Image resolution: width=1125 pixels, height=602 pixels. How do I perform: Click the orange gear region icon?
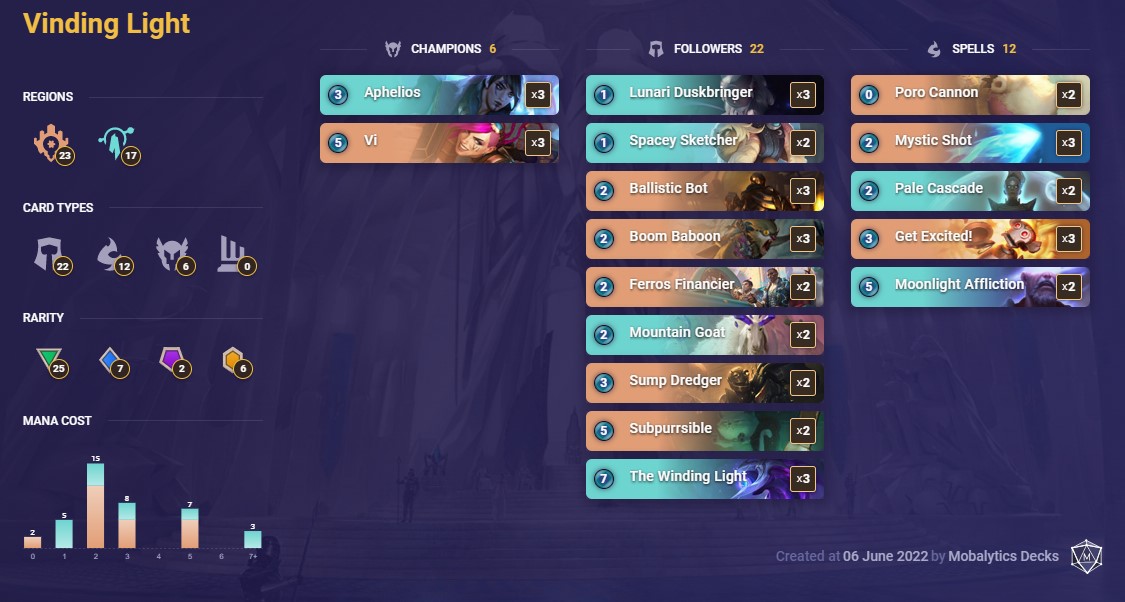tap(49, 143)
